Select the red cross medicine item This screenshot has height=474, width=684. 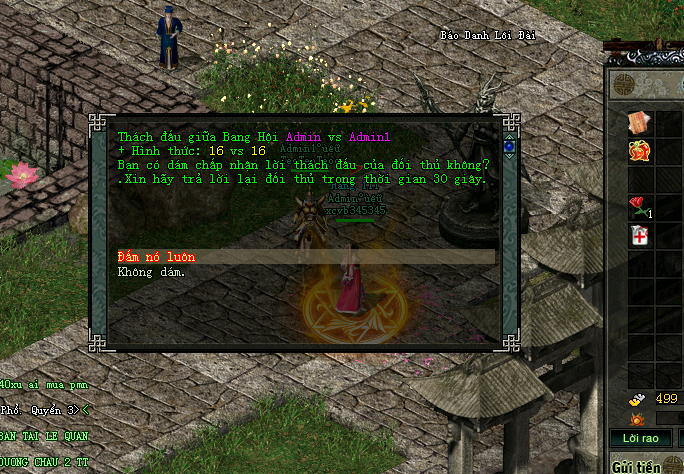click(x=638, y=236)
